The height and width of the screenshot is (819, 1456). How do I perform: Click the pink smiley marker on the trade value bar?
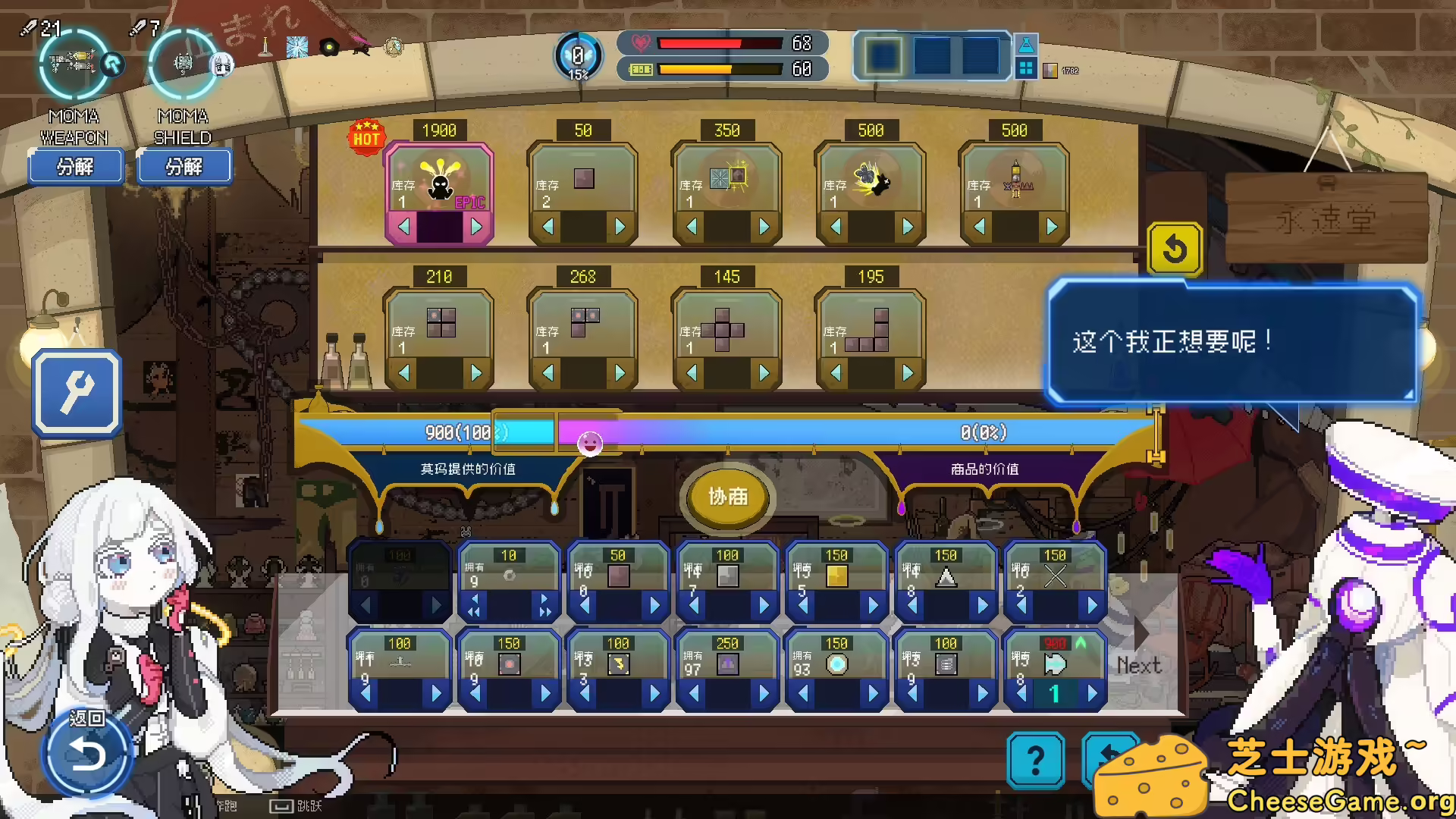click(590, 445)
